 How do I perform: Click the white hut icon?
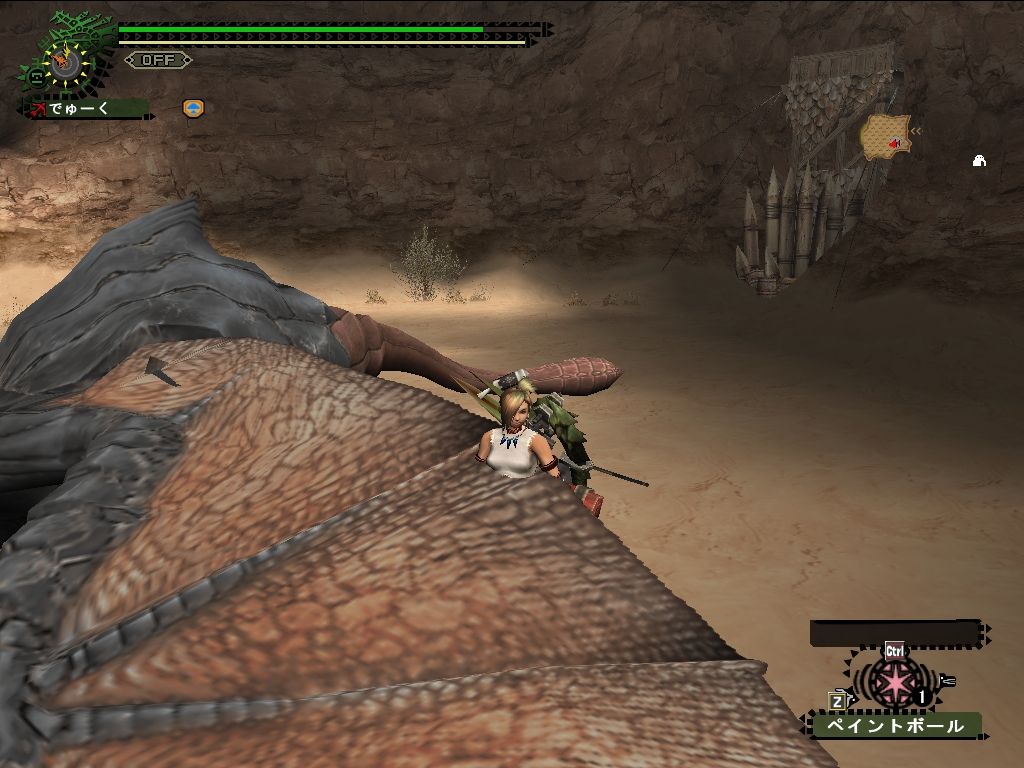click(979, 160)
